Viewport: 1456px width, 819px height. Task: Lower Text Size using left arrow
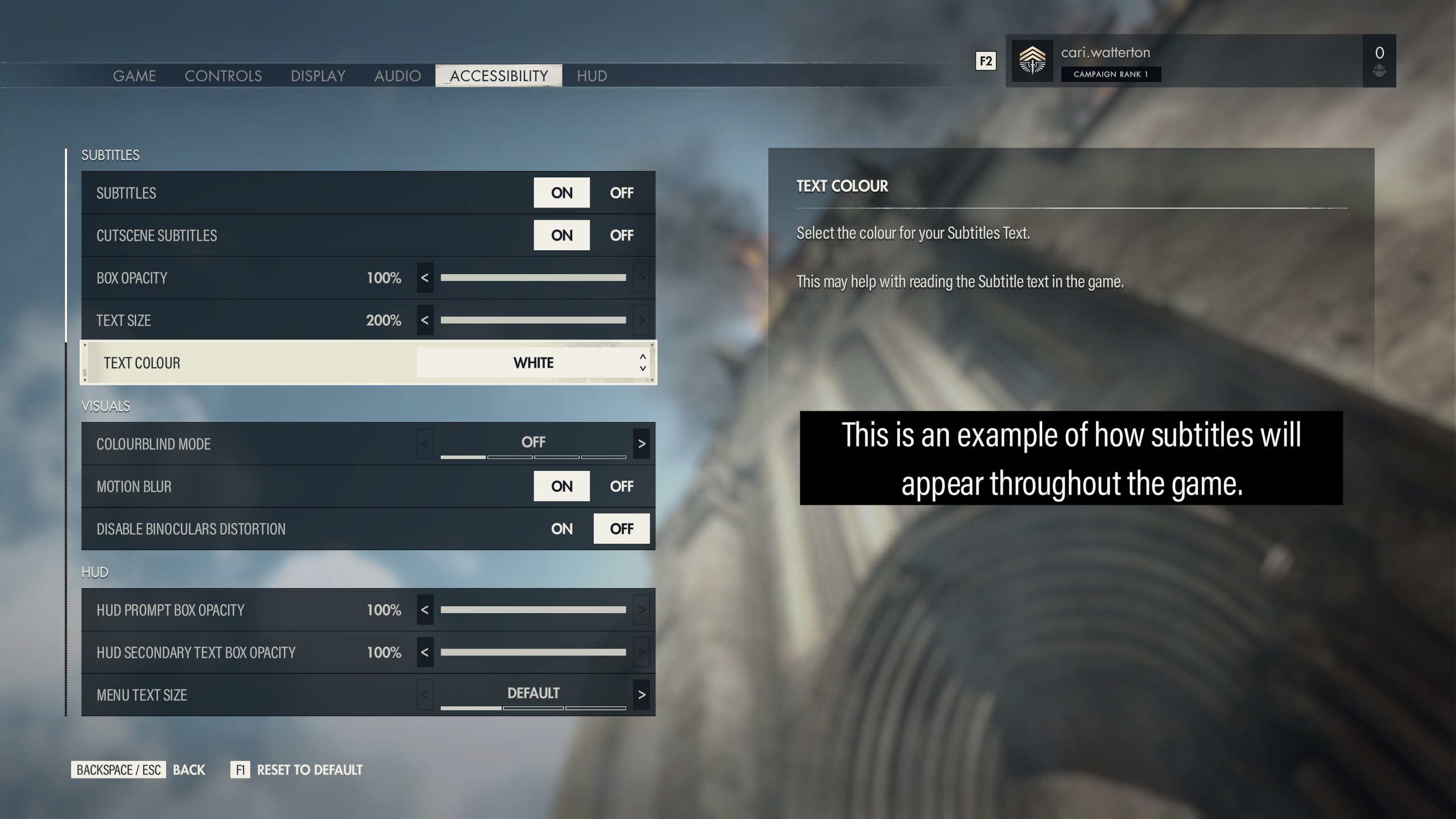(x=425, y=320)
